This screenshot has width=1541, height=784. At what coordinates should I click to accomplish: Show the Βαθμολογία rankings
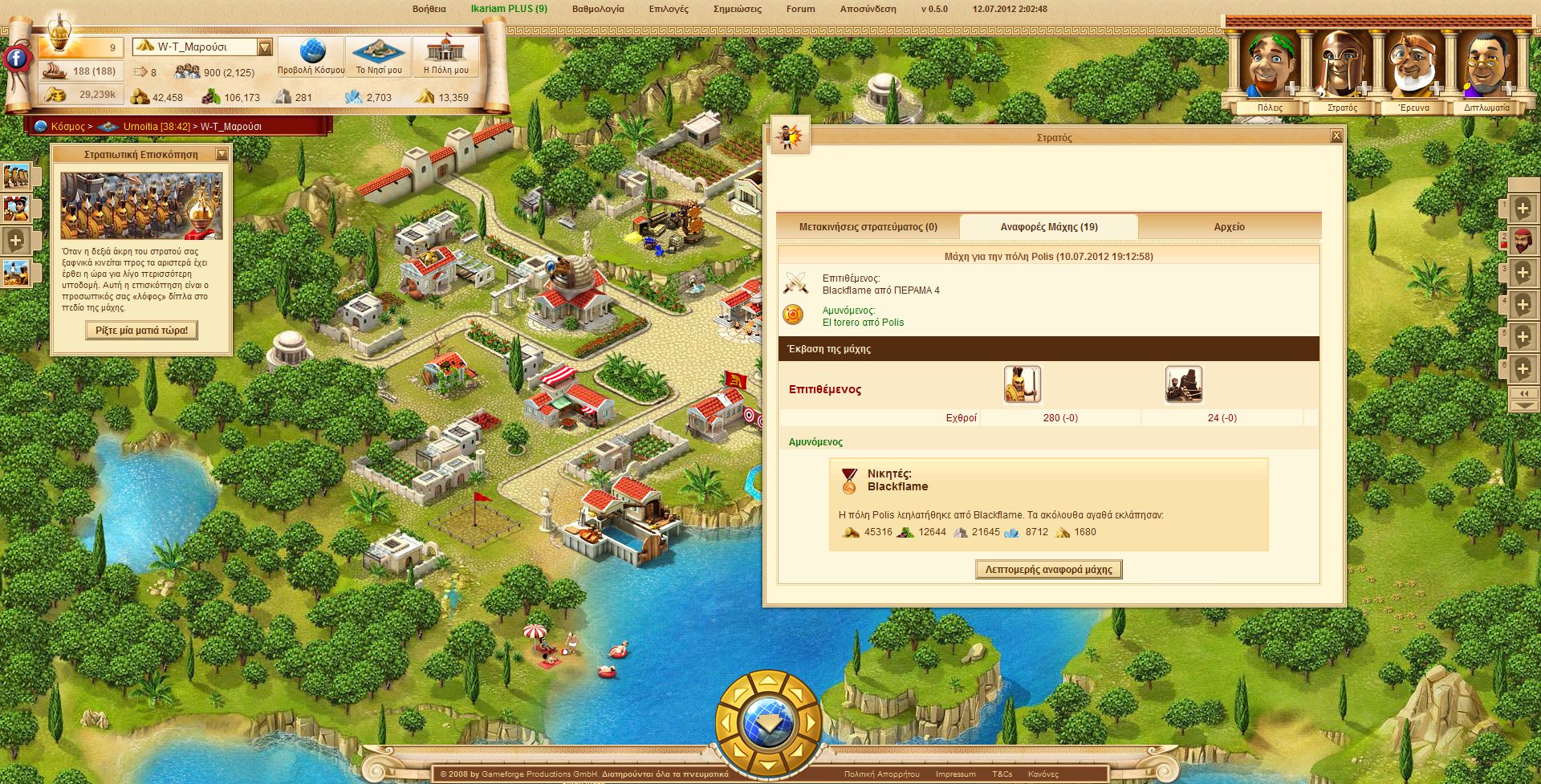(x=597, y=9)
